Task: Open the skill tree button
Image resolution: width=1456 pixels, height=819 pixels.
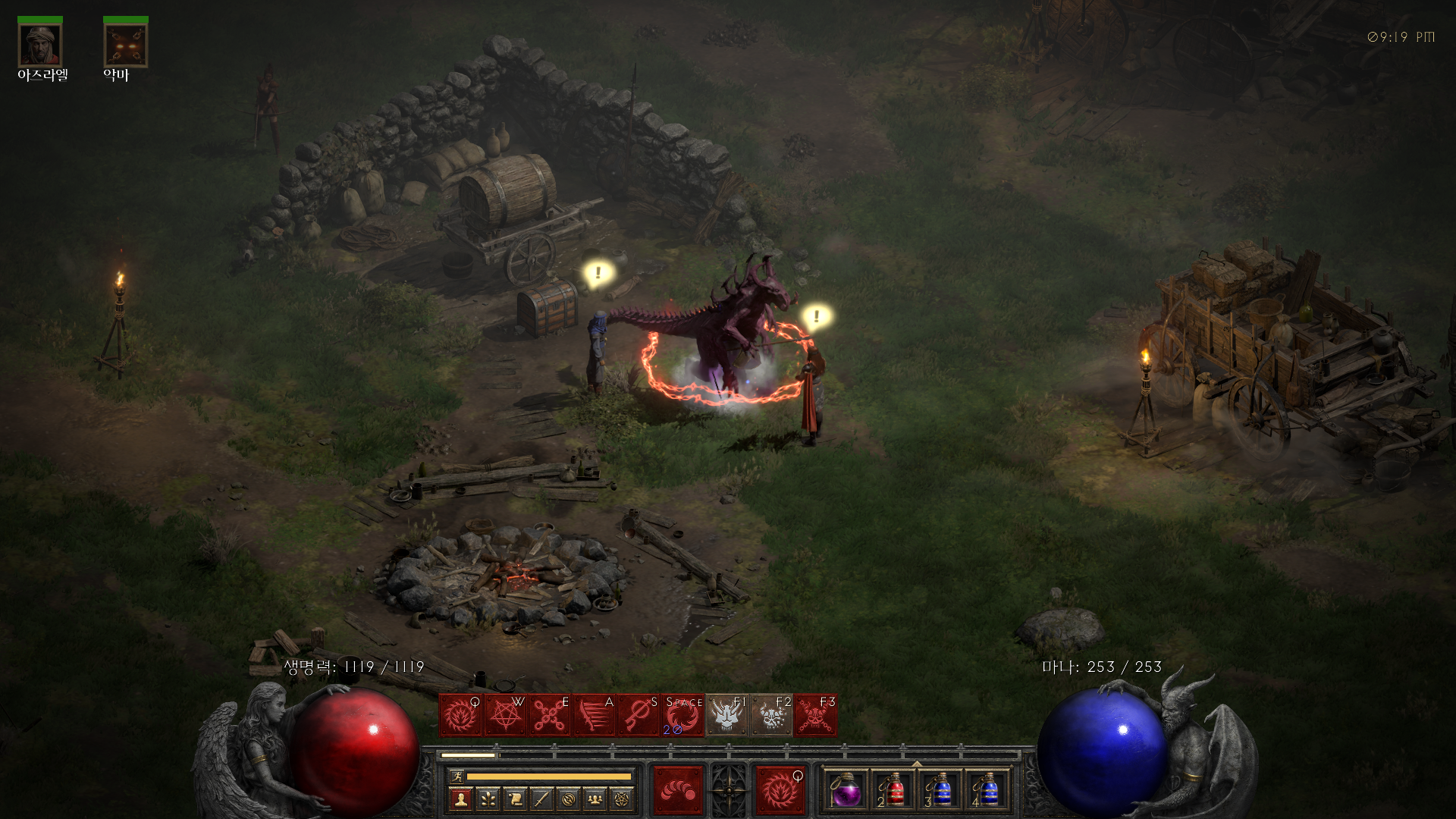Action: point(488,799)
